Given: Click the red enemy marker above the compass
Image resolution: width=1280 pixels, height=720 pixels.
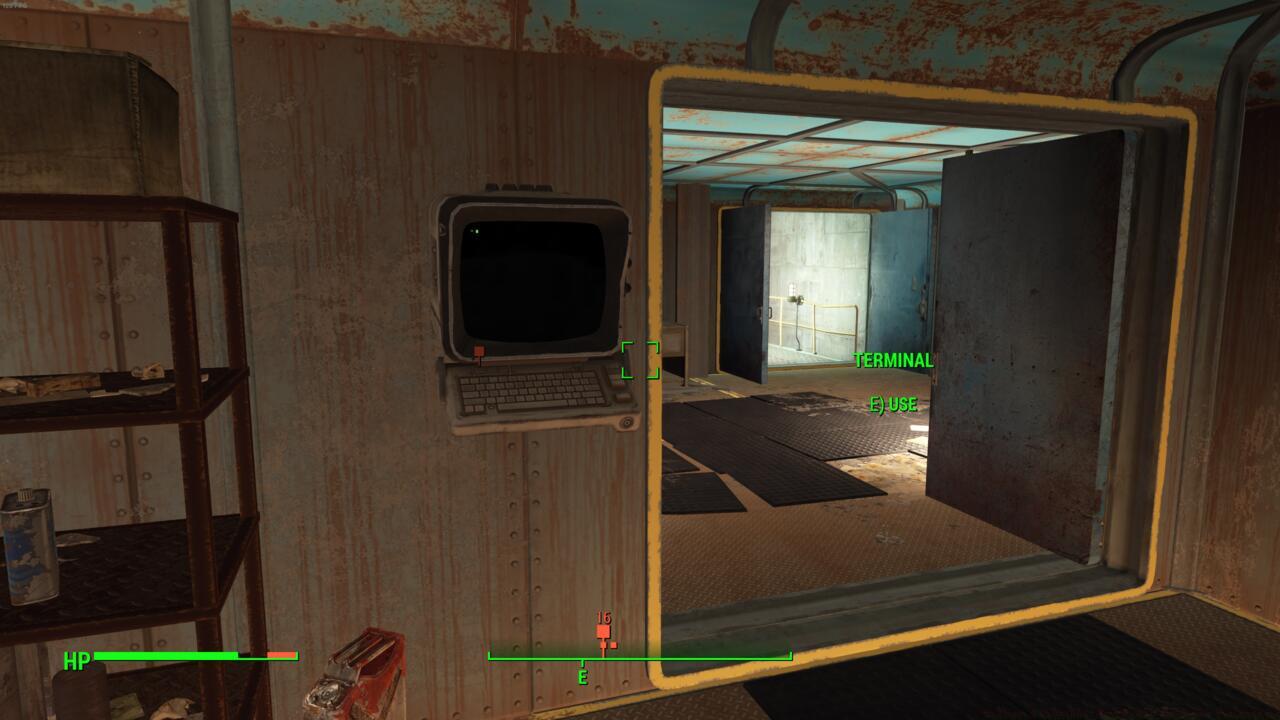Looking at the screenshot, I should tap(603, 630).
